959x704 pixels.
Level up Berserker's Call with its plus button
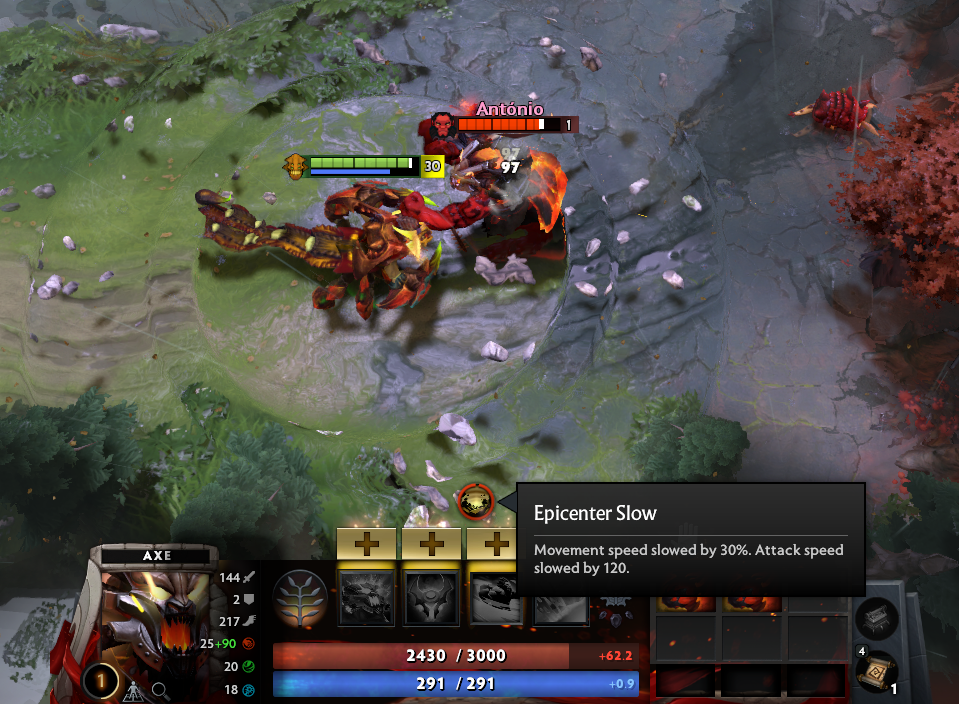point(367,543)
